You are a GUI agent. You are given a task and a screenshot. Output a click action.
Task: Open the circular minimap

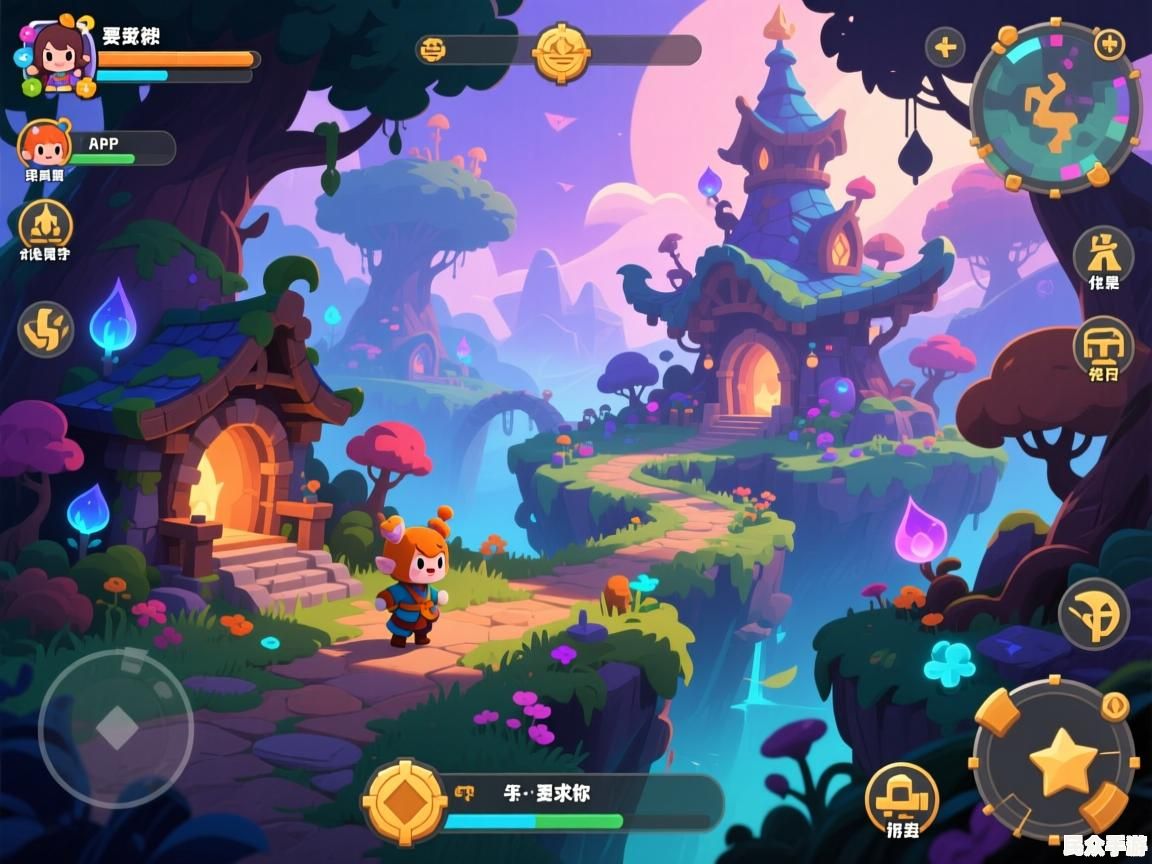pyautogui.click(x=1055, y=105)
